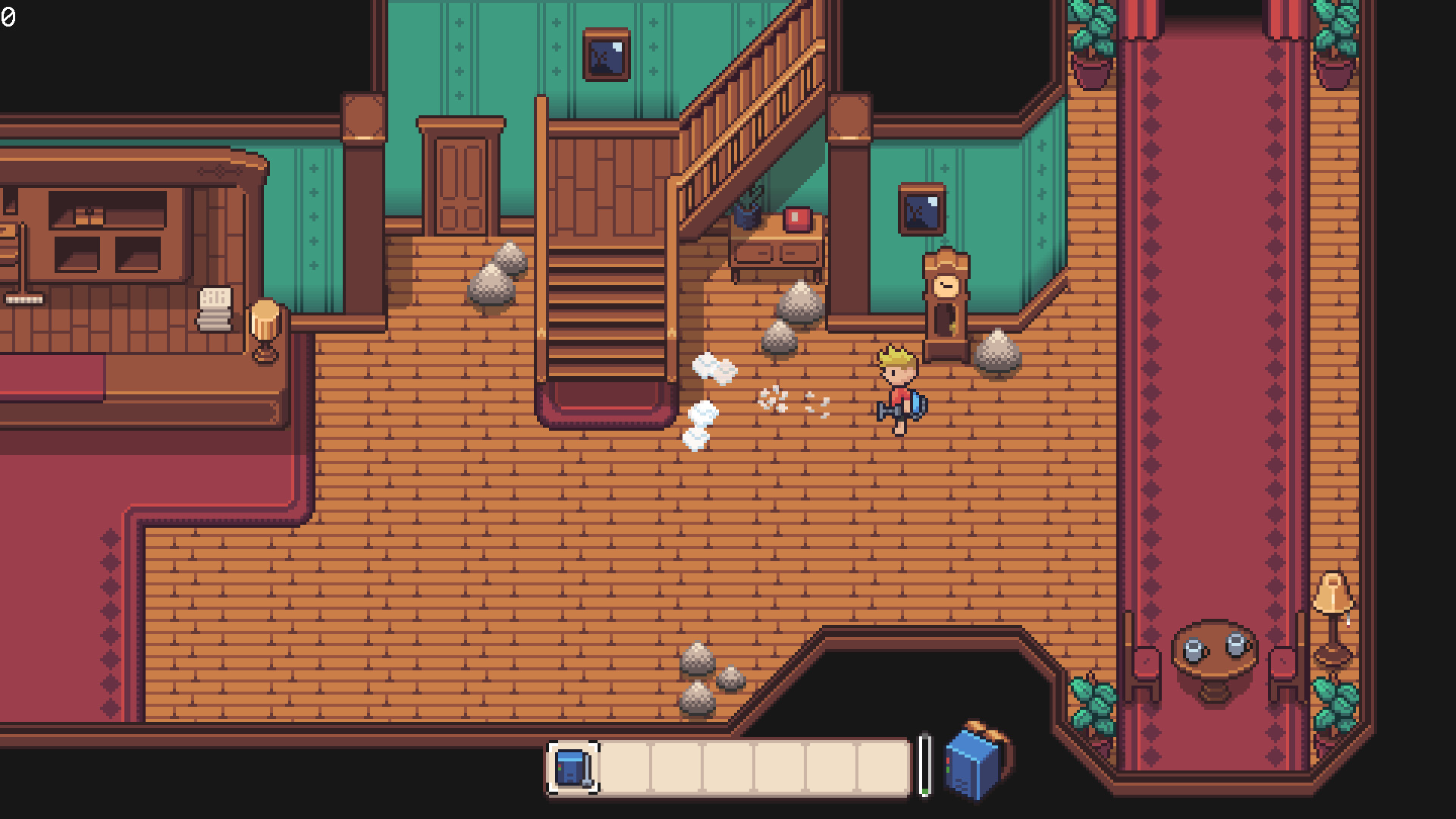The height and width of the screenshot is (819, 1456).
Task: Select the player character holding the vacuum
Action: tap(899, 387)
